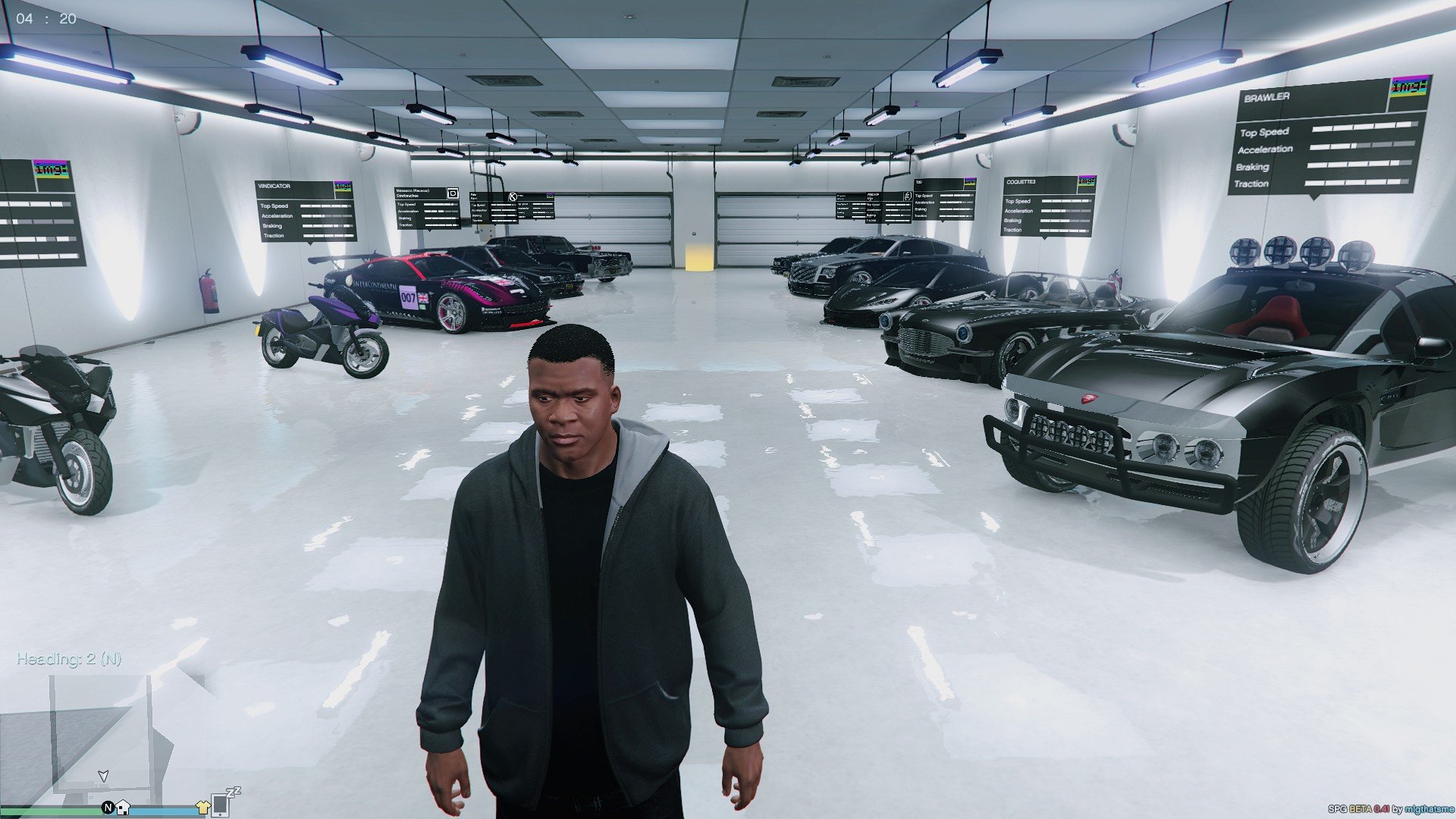Click the player arrow on the minimap
Screen dimensions: 1456x819
point(104,776)
